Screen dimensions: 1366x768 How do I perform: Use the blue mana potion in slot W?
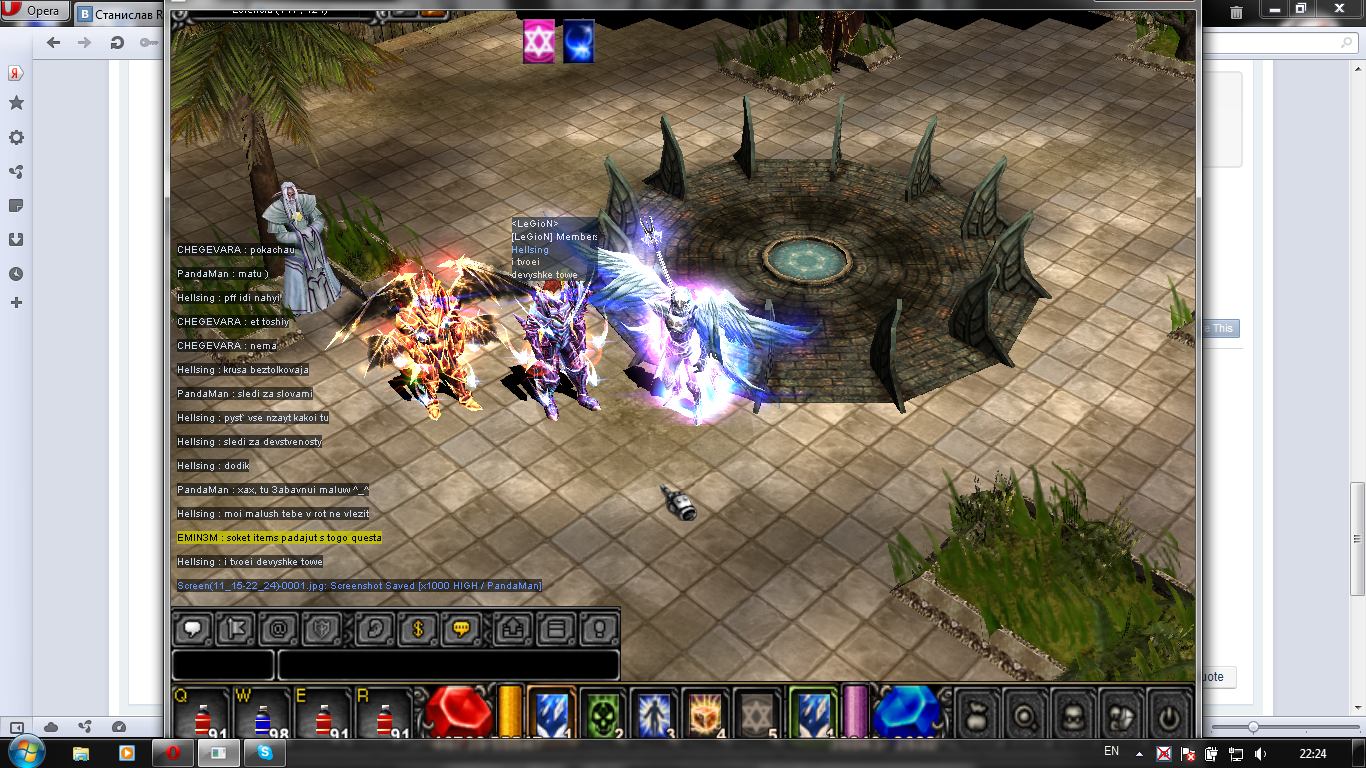click(263, 717)
